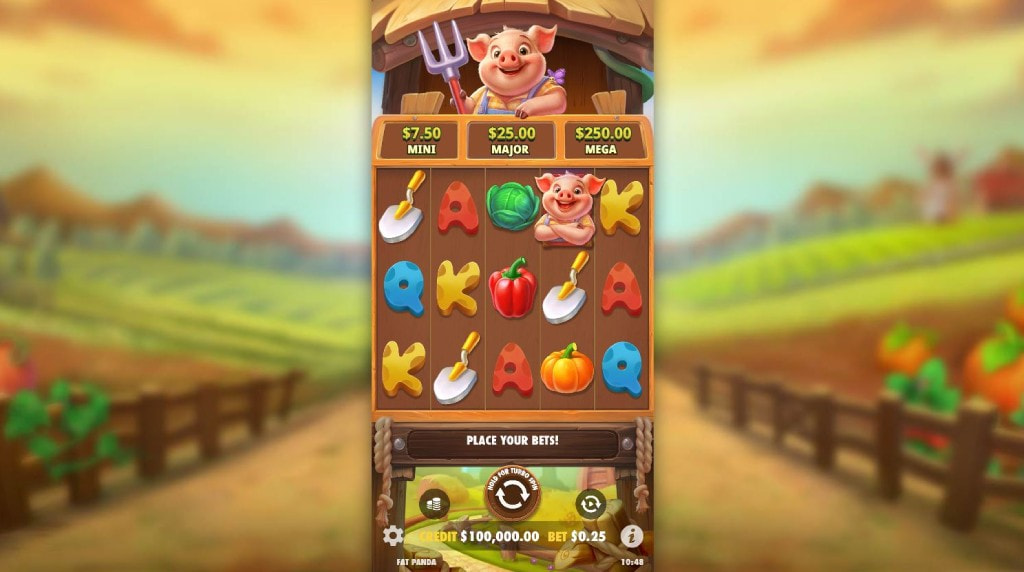Activate the autoplay spin button
The width and height of the screenshot is (1024, 572).
pos(590,503)
